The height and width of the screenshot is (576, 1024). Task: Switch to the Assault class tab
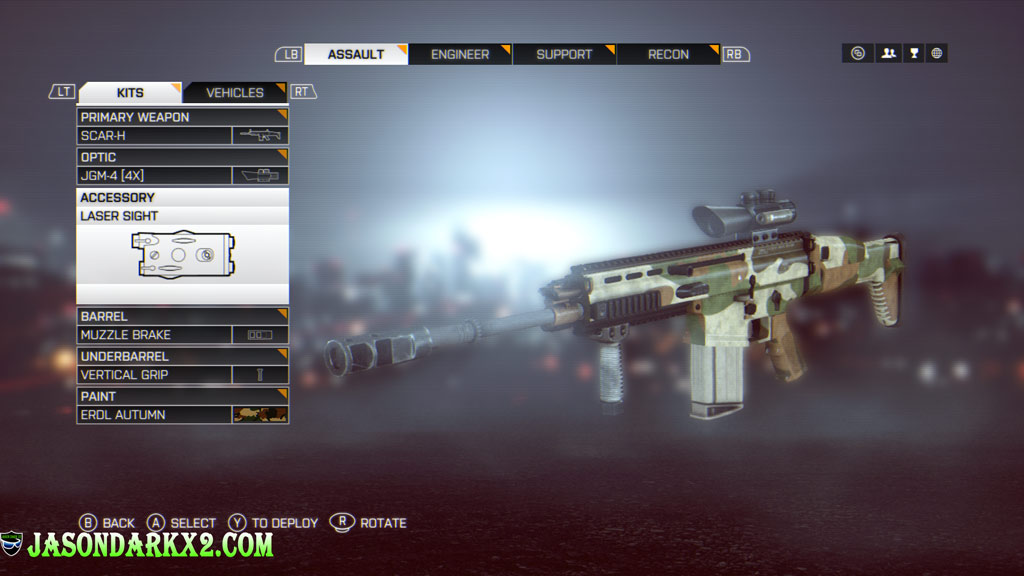point(356,54)
